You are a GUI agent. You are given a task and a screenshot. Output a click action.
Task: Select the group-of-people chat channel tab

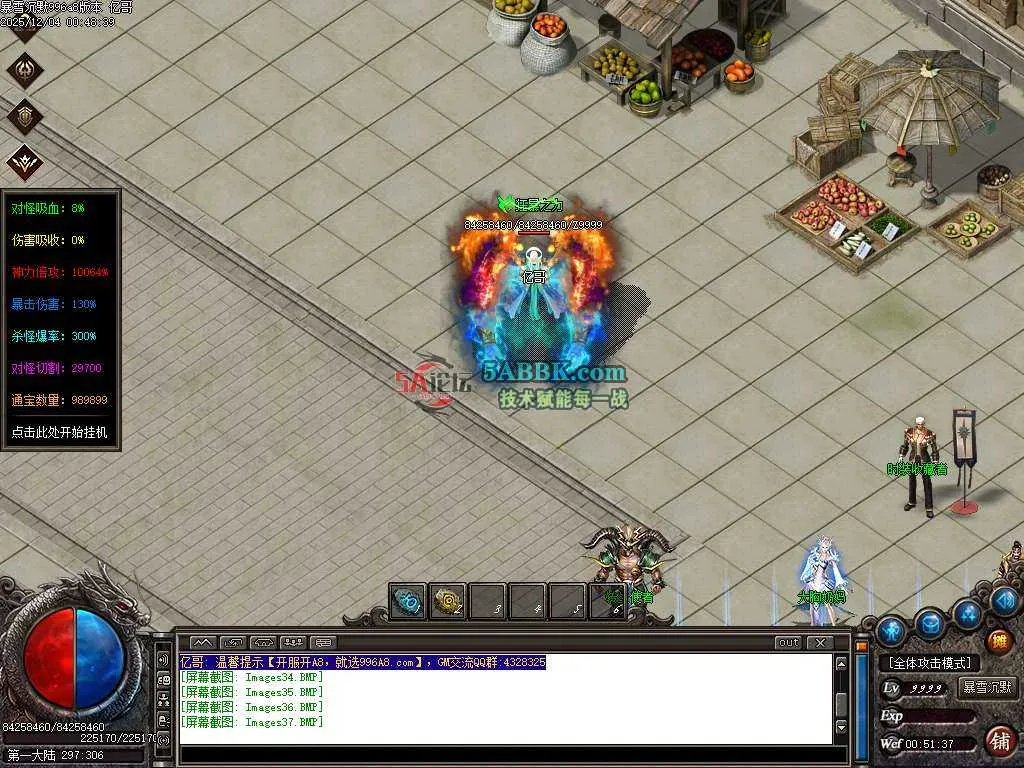click(x=293, y=642)
